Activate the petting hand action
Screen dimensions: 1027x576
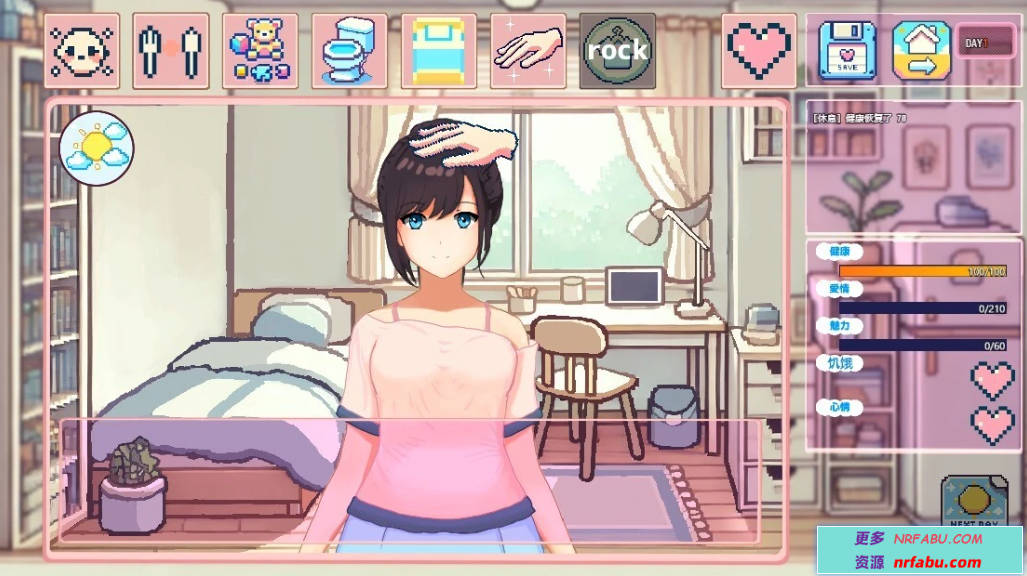coord(528,50)
